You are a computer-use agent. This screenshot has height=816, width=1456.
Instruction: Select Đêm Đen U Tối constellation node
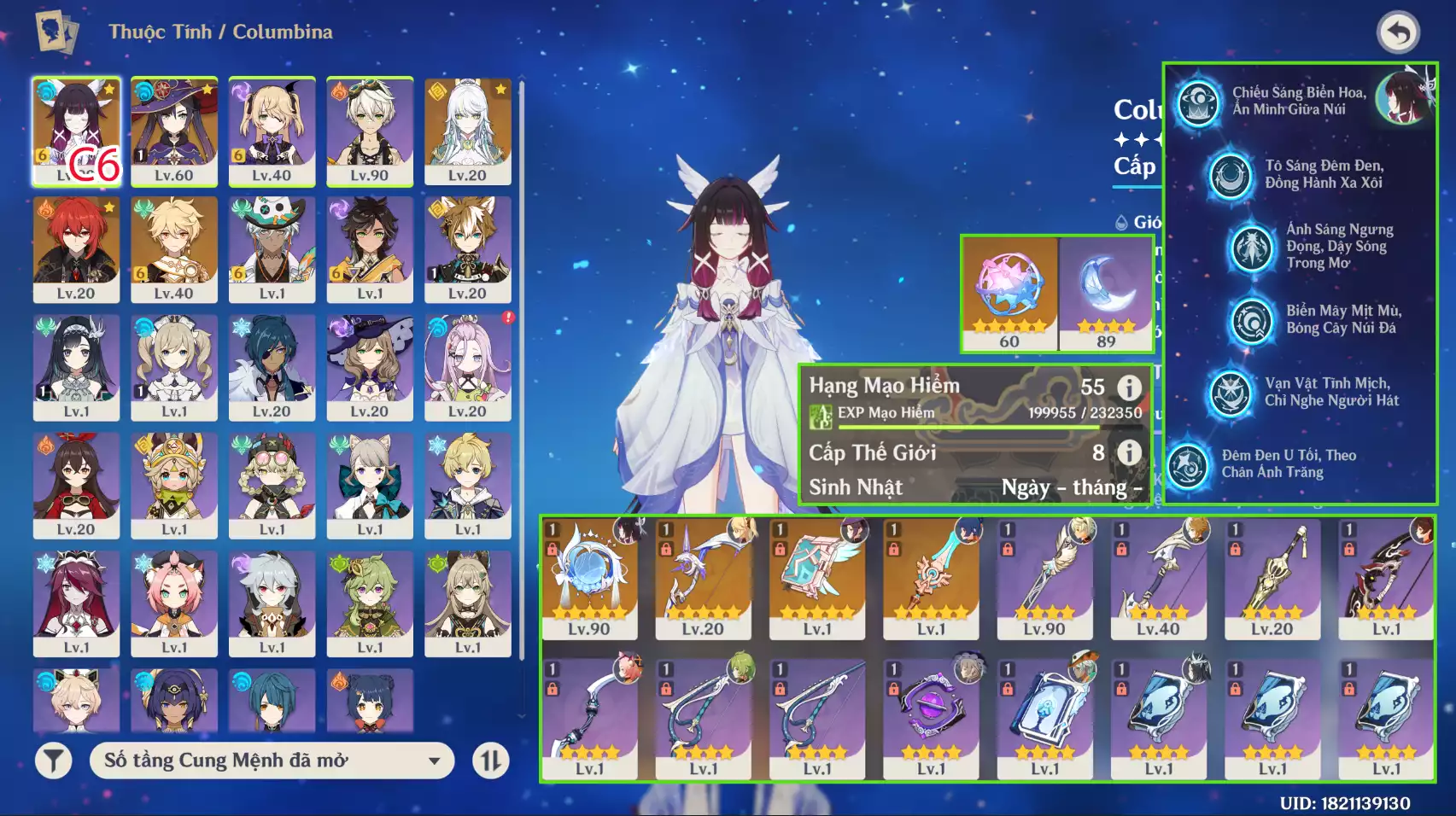coord(1188,464)
